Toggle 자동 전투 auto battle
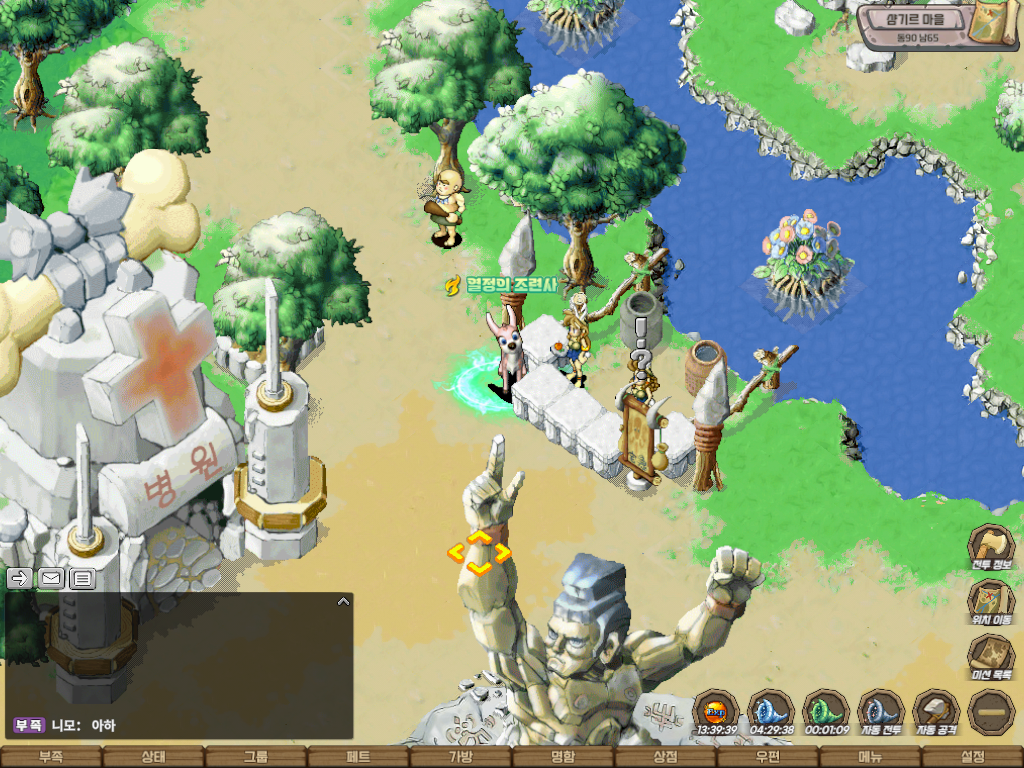 881,709
